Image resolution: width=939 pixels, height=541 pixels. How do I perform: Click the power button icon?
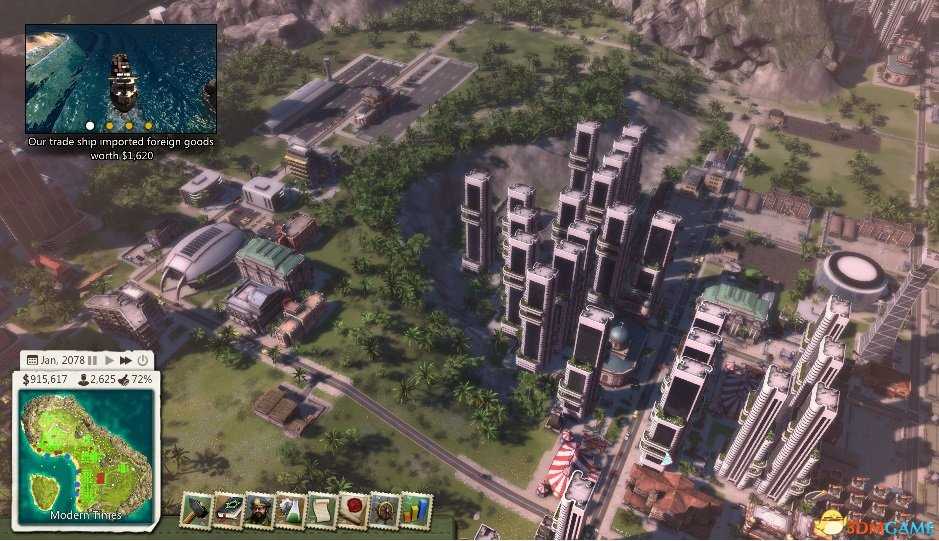point(143,360)
